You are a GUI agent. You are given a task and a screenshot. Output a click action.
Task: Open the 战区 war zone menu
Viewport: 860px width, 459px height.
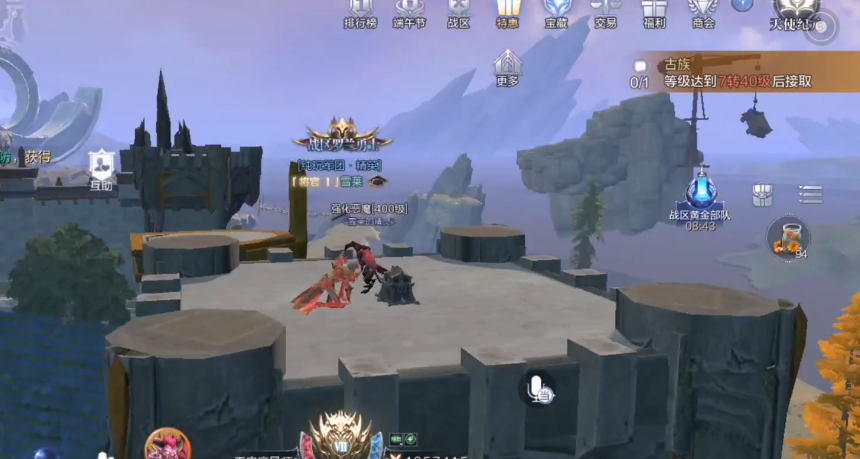click(x=458, y=12)
